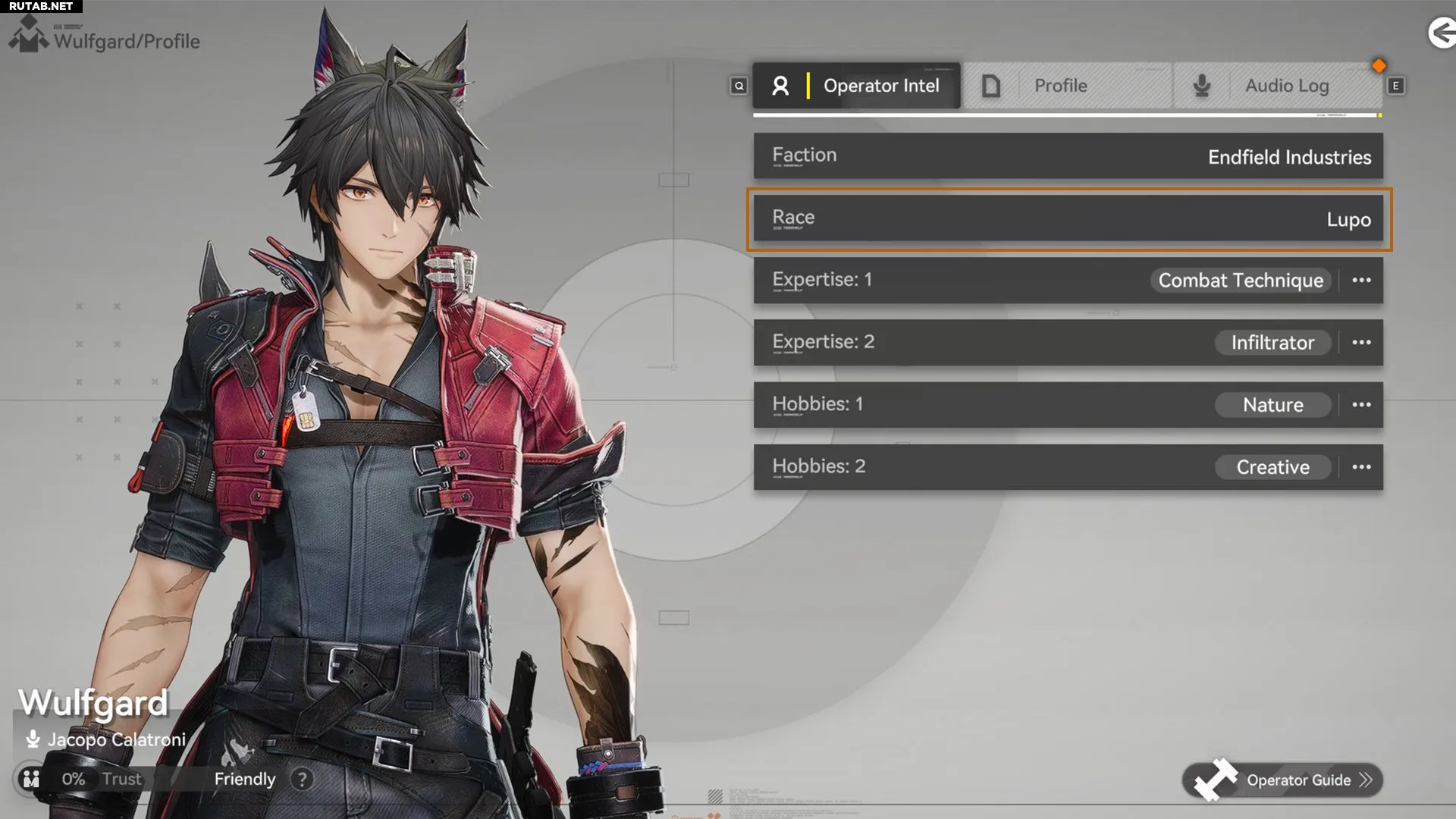This screenshot has width=1456, height=819.
Task: Expand details for Expertise 2
Action: pyautogui.click(x=1361, y=343)
